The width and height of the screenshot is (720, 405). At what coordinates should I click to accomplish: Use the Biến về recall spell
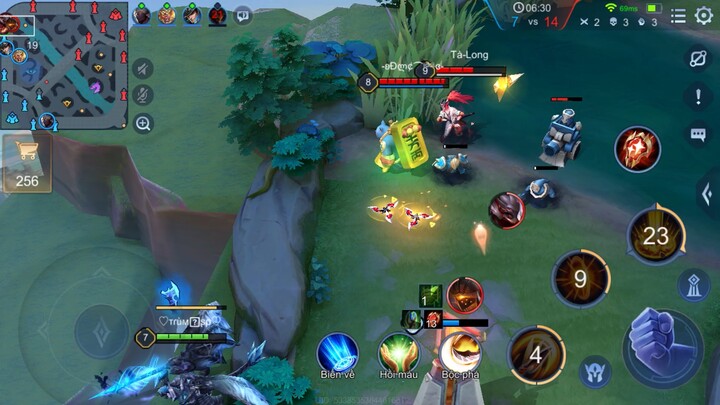[x=338, y=353]
